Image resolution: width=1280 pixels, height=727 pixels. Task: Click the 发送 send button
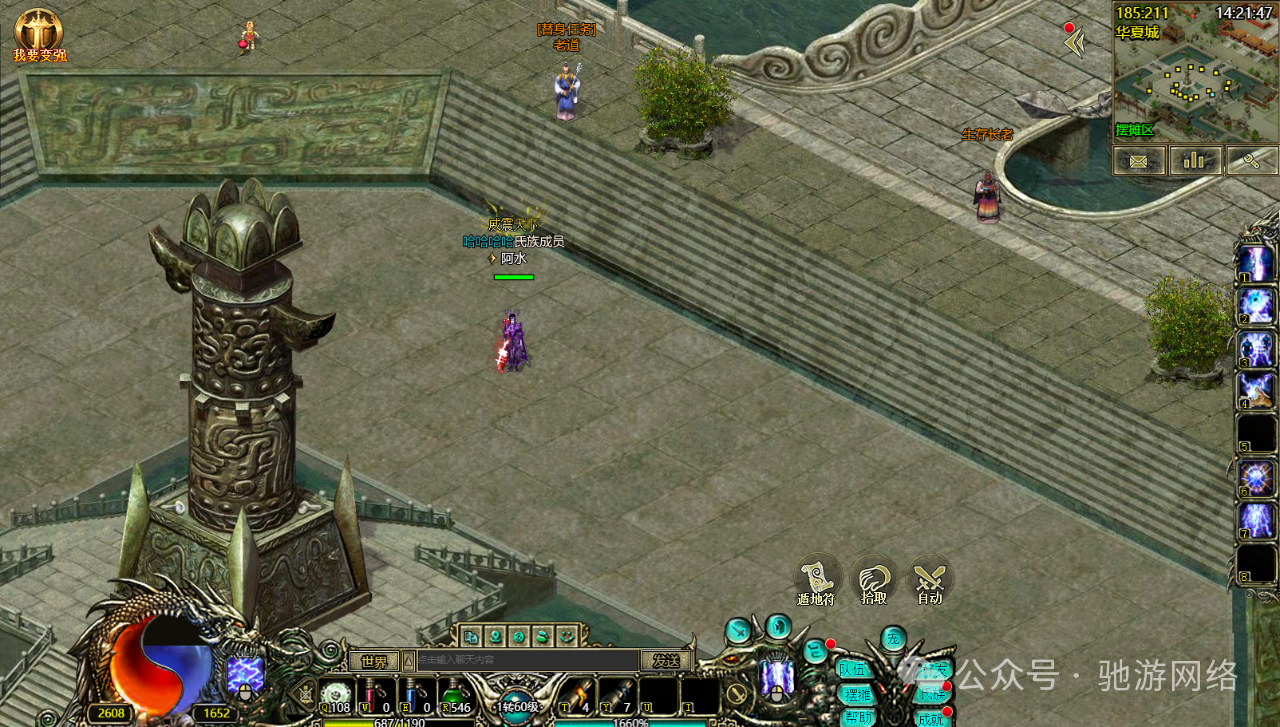tap(666, 661)
